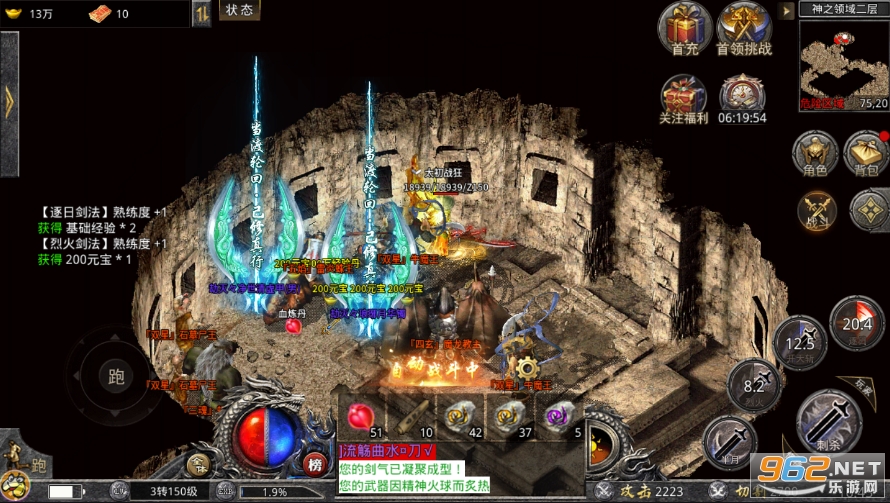
Task: Click the stopwatch countdown event icon
Action: pos(743,95)
